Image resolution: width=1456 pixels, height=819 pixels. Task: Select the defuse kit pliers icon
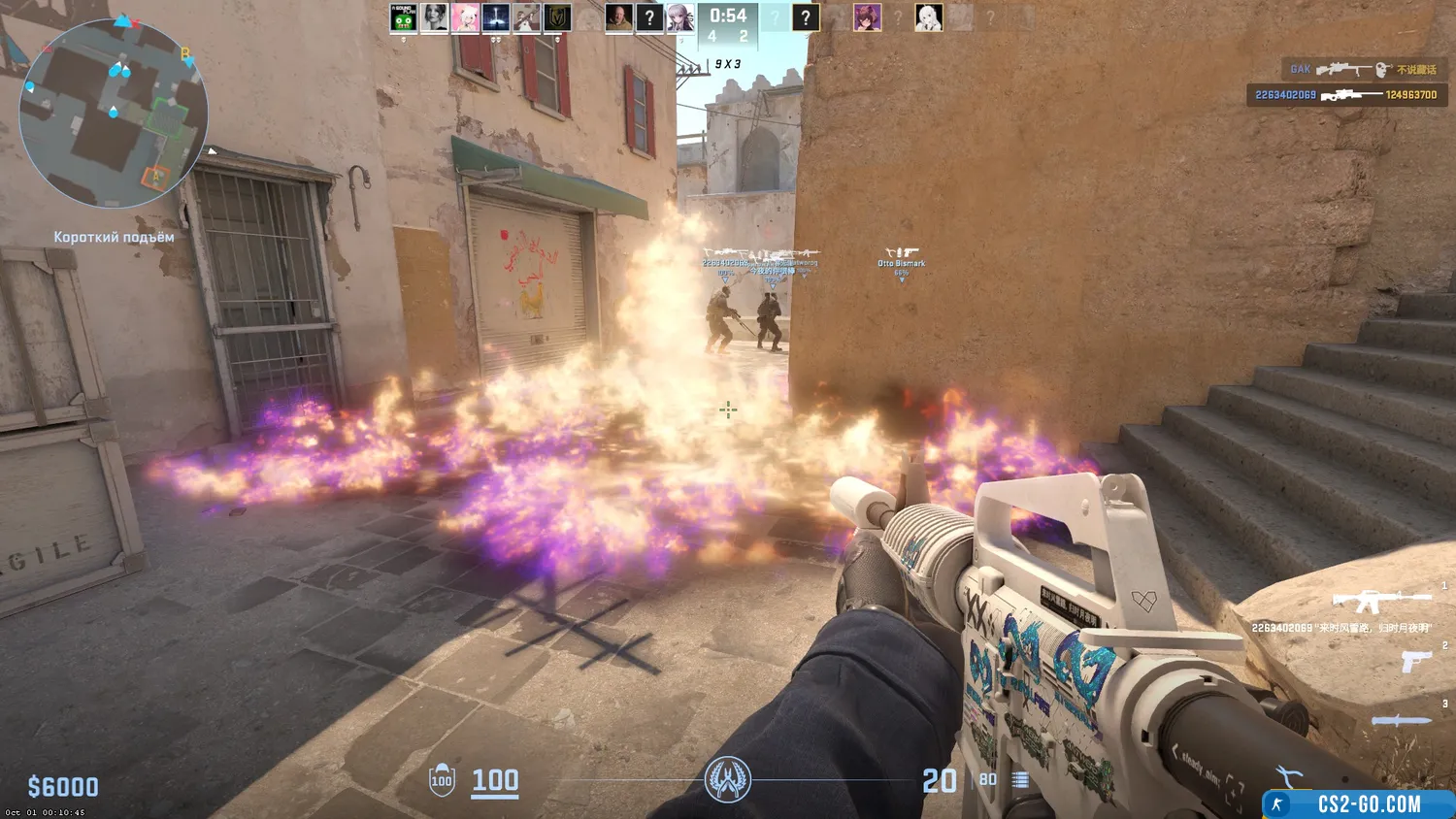(1291, 777)
